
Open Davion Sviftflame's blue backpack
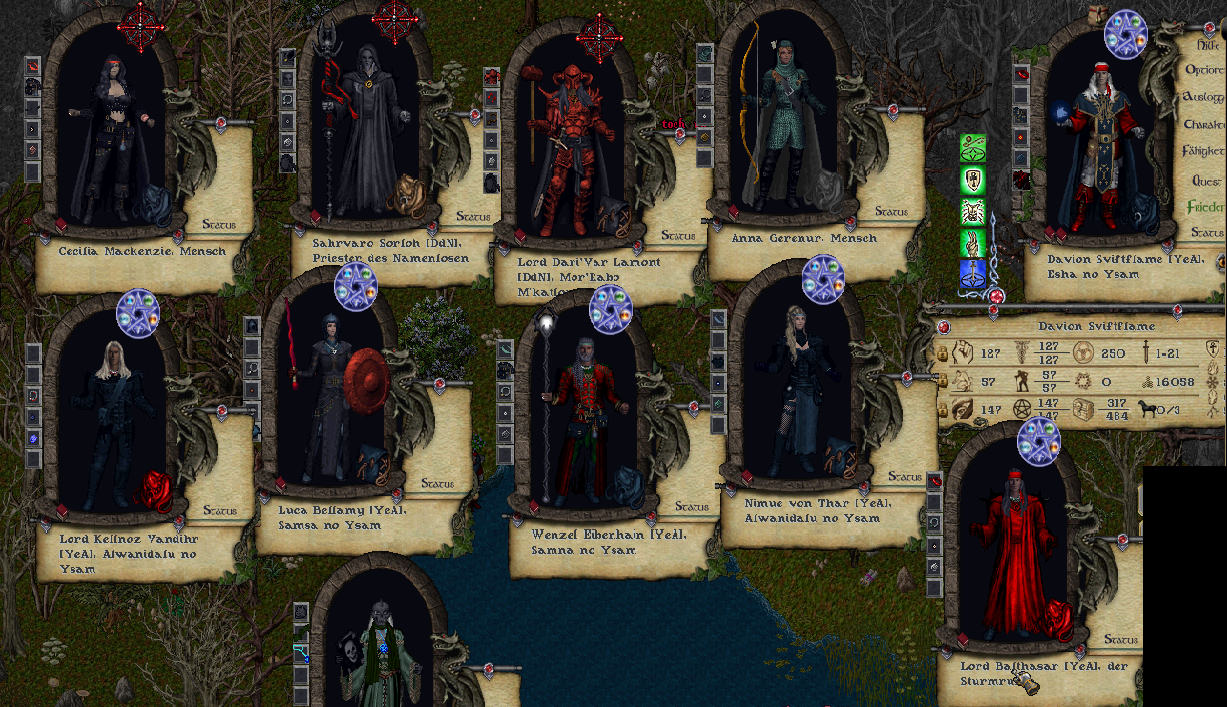pos(1142,212)
